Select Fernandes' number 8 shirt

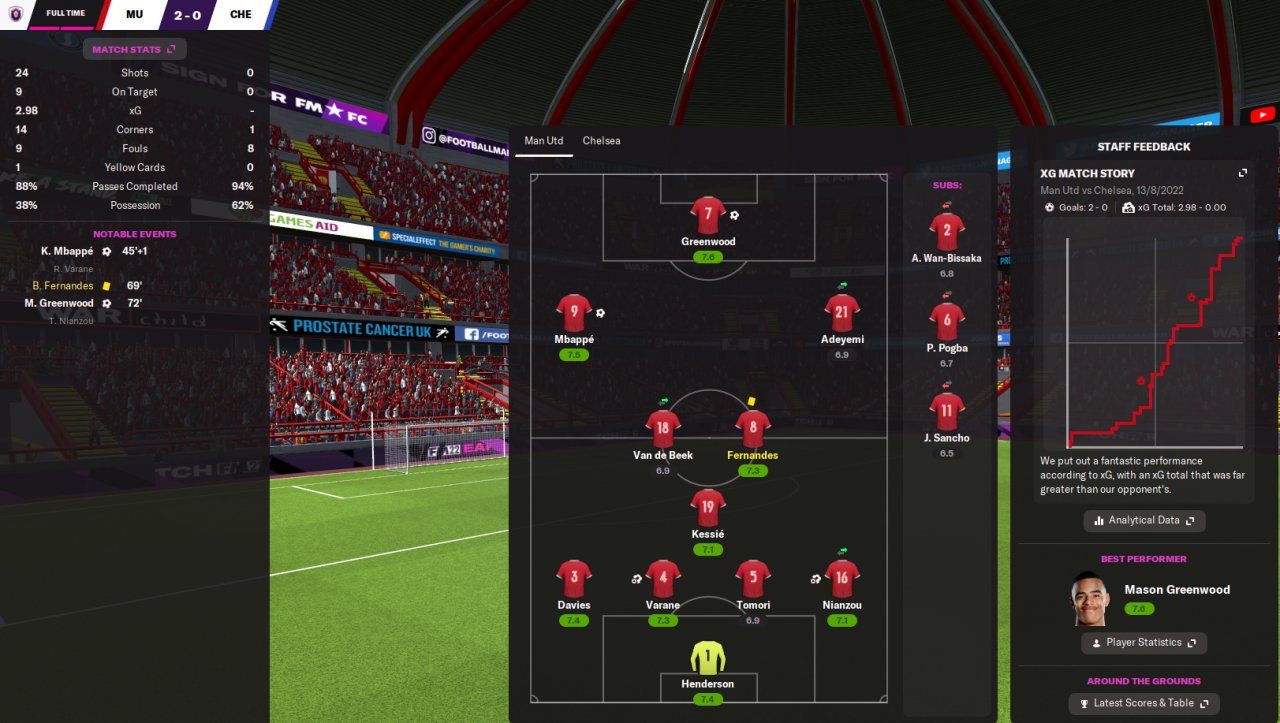point(752,429)
